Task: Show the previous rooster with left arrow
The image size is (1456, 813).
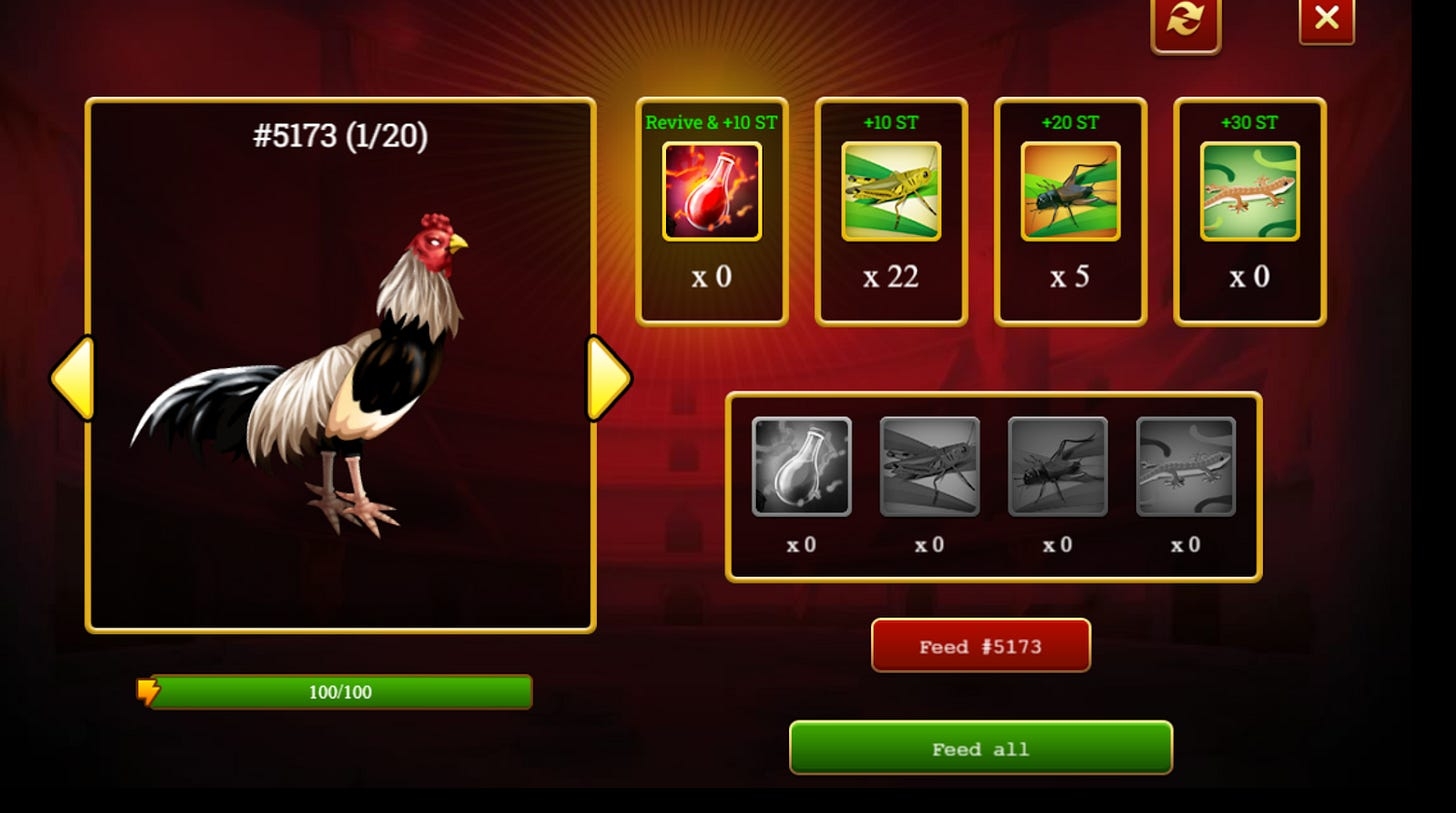Action: pos(73,377)
